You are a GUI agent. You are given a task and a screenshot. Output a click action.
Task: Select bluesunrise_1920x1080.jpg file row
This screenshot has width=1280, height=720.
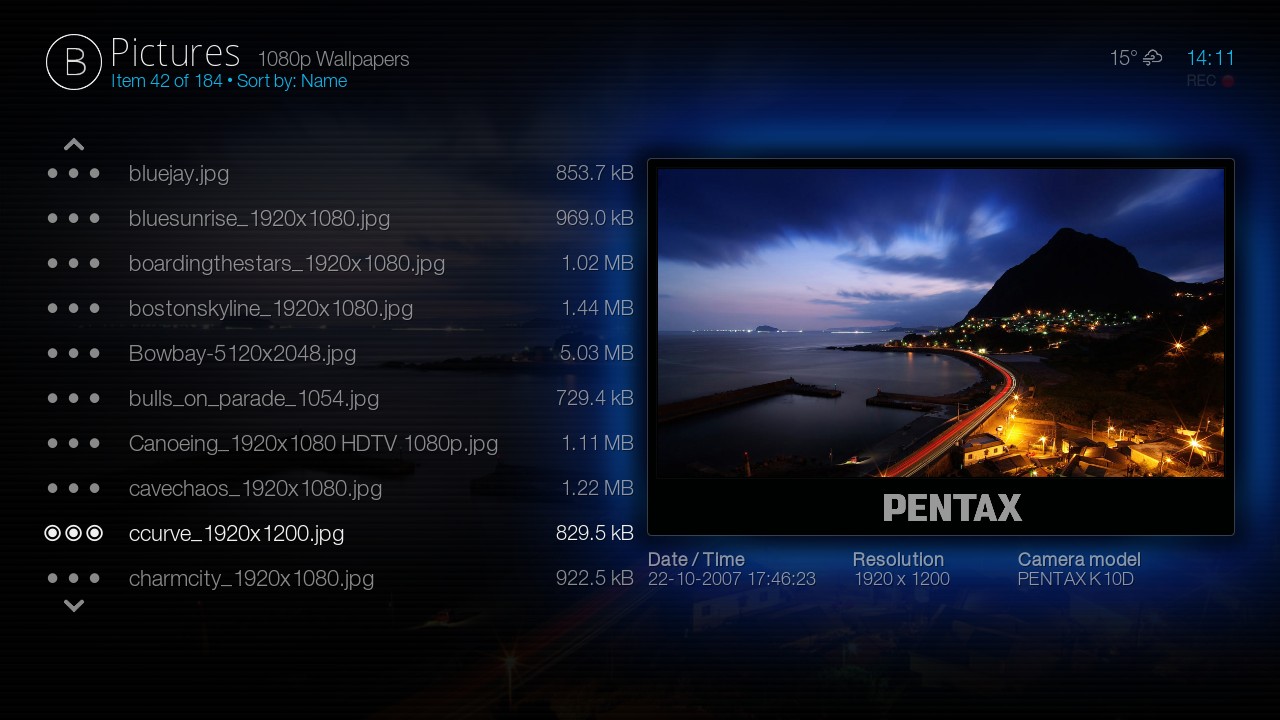point(259,219)
